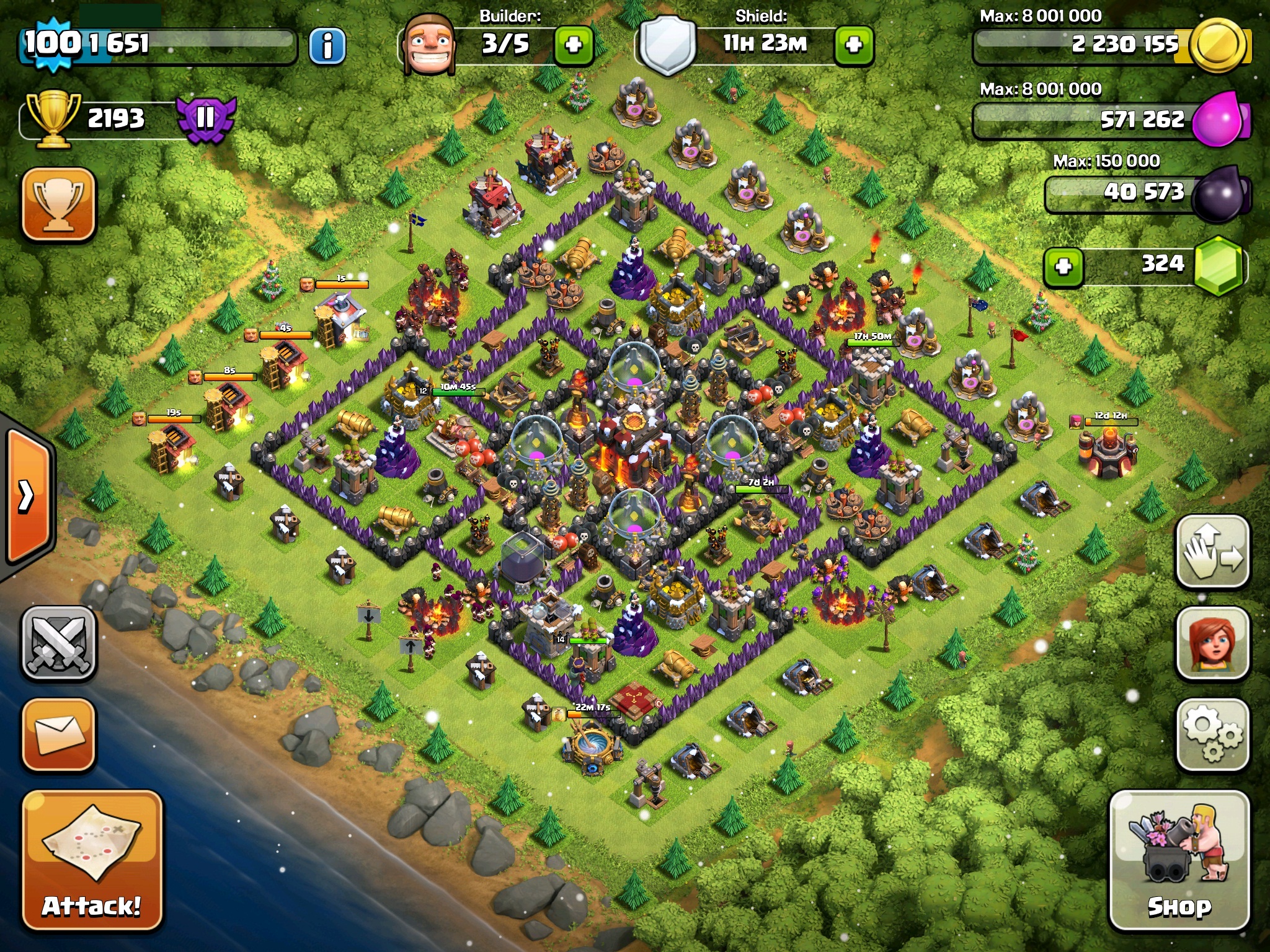Buy more shield with the plus button
The height and width of the screenshot is (952, 1270).
854,45
